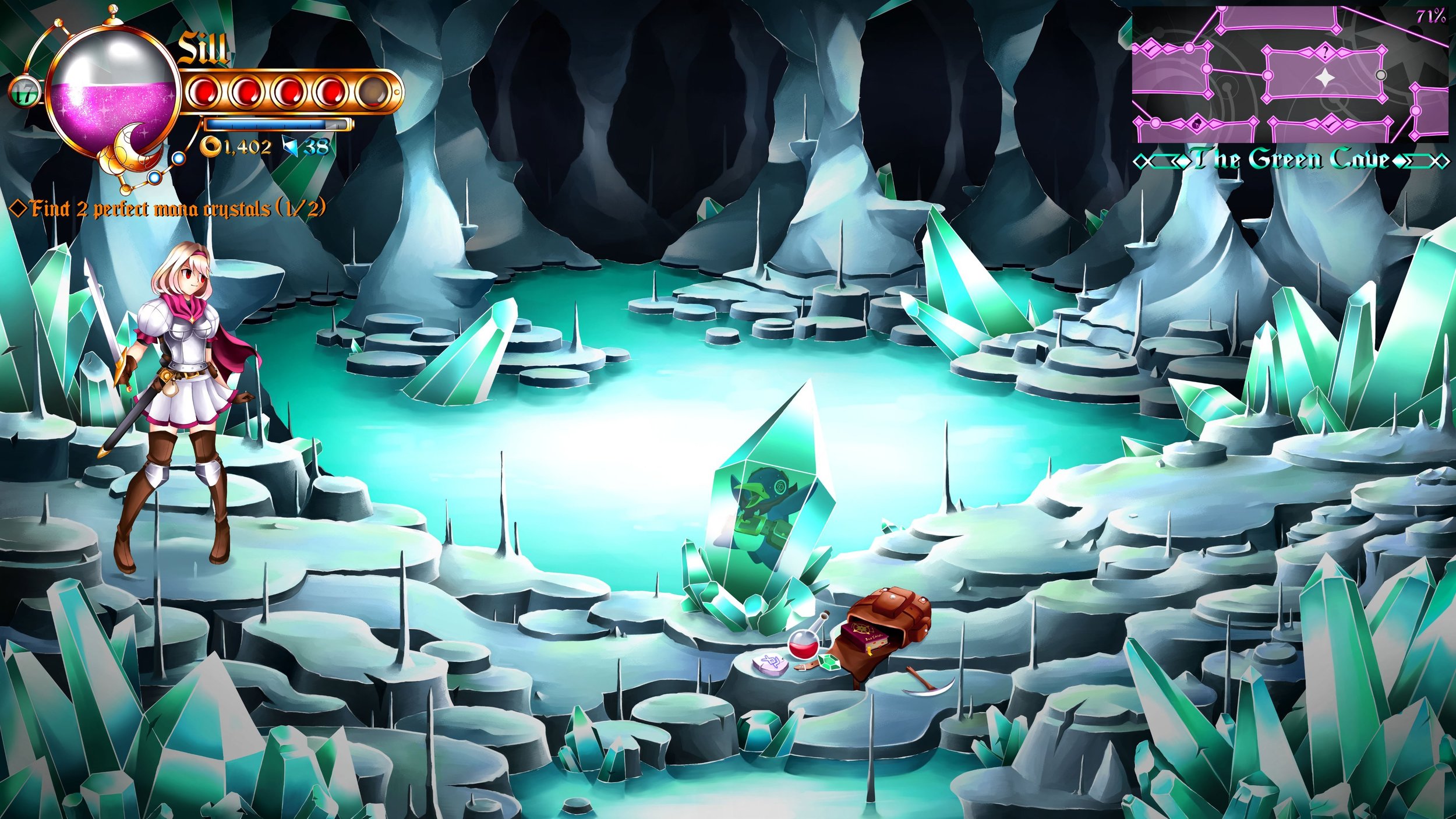Open the minimap in the corner
Screen dimensions: 1456x819
pyautogui.click(x=1289, y=75)
